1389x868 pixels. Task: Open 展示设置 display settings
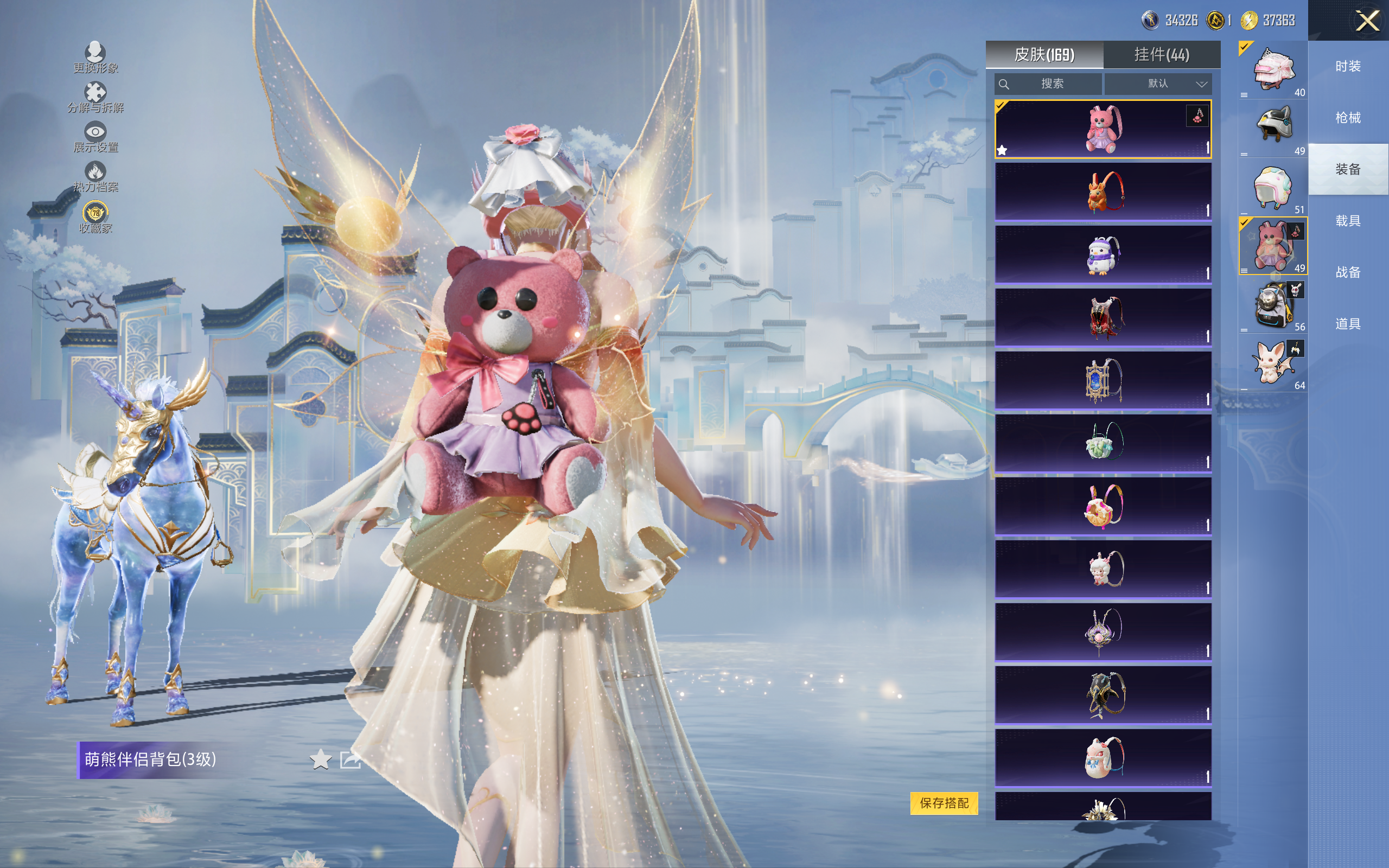95,137
